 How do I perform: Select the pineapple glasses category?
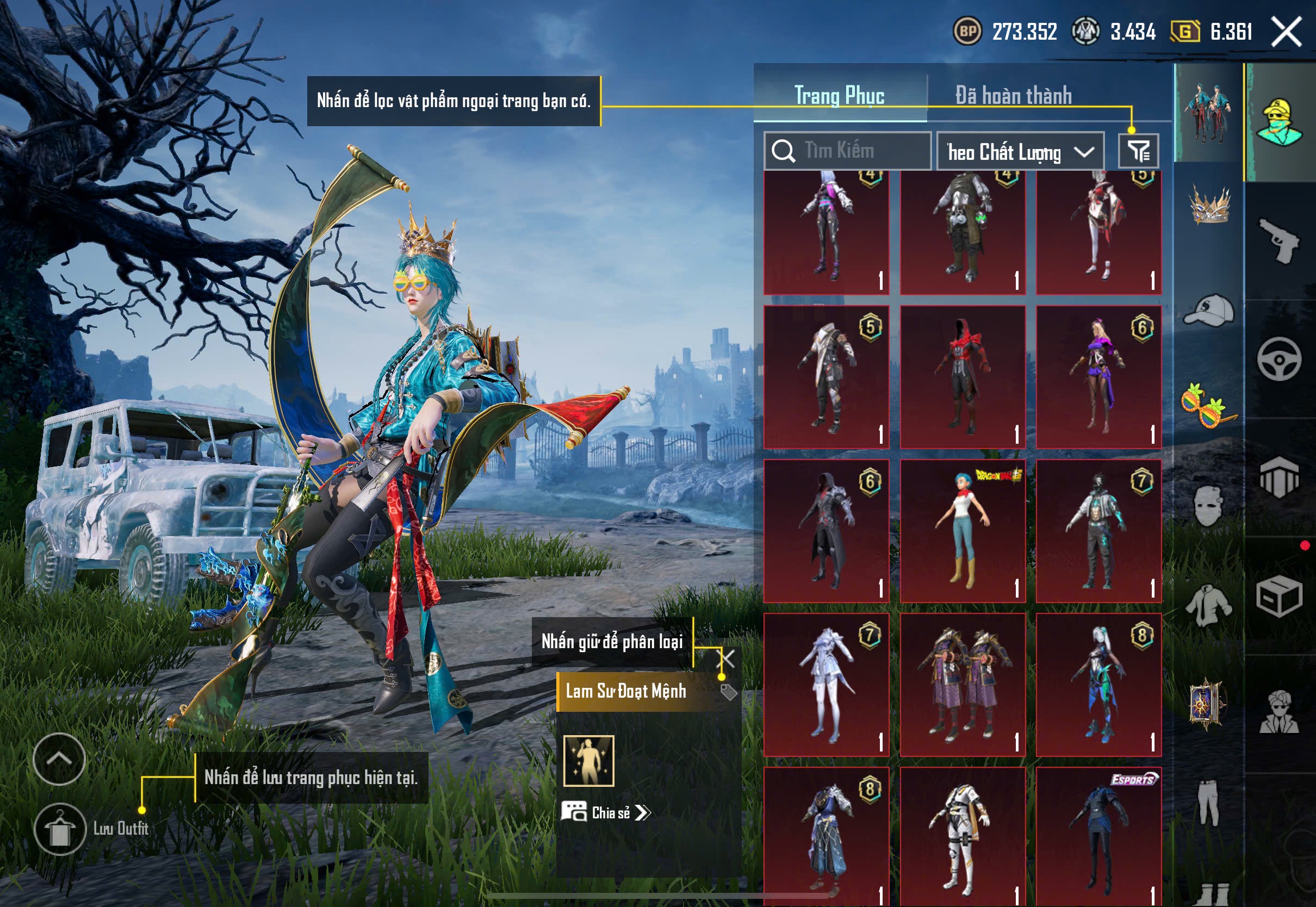(x=1209, y=405)
